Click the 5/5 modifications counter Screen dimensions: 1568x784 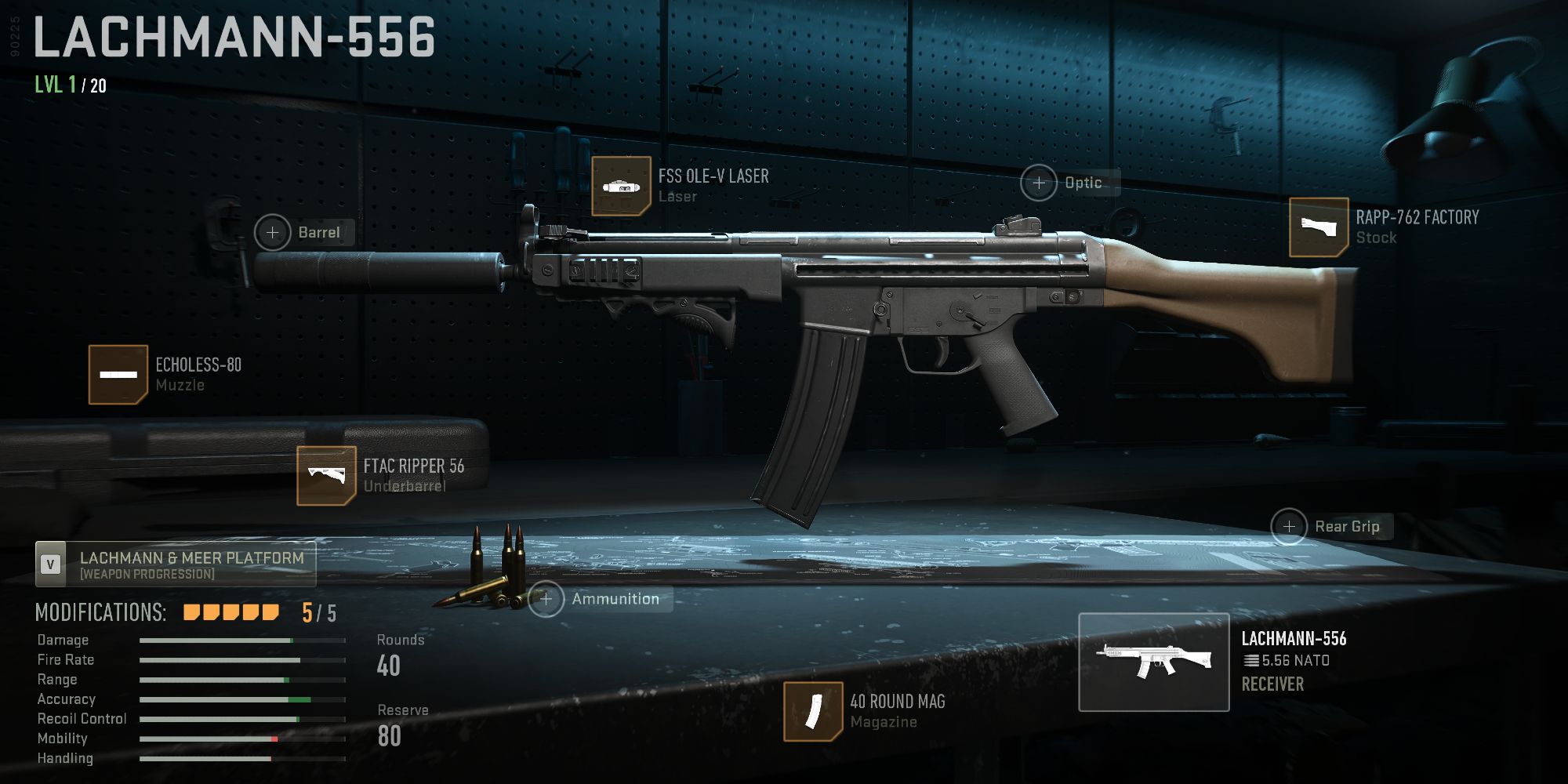point(317,612)
